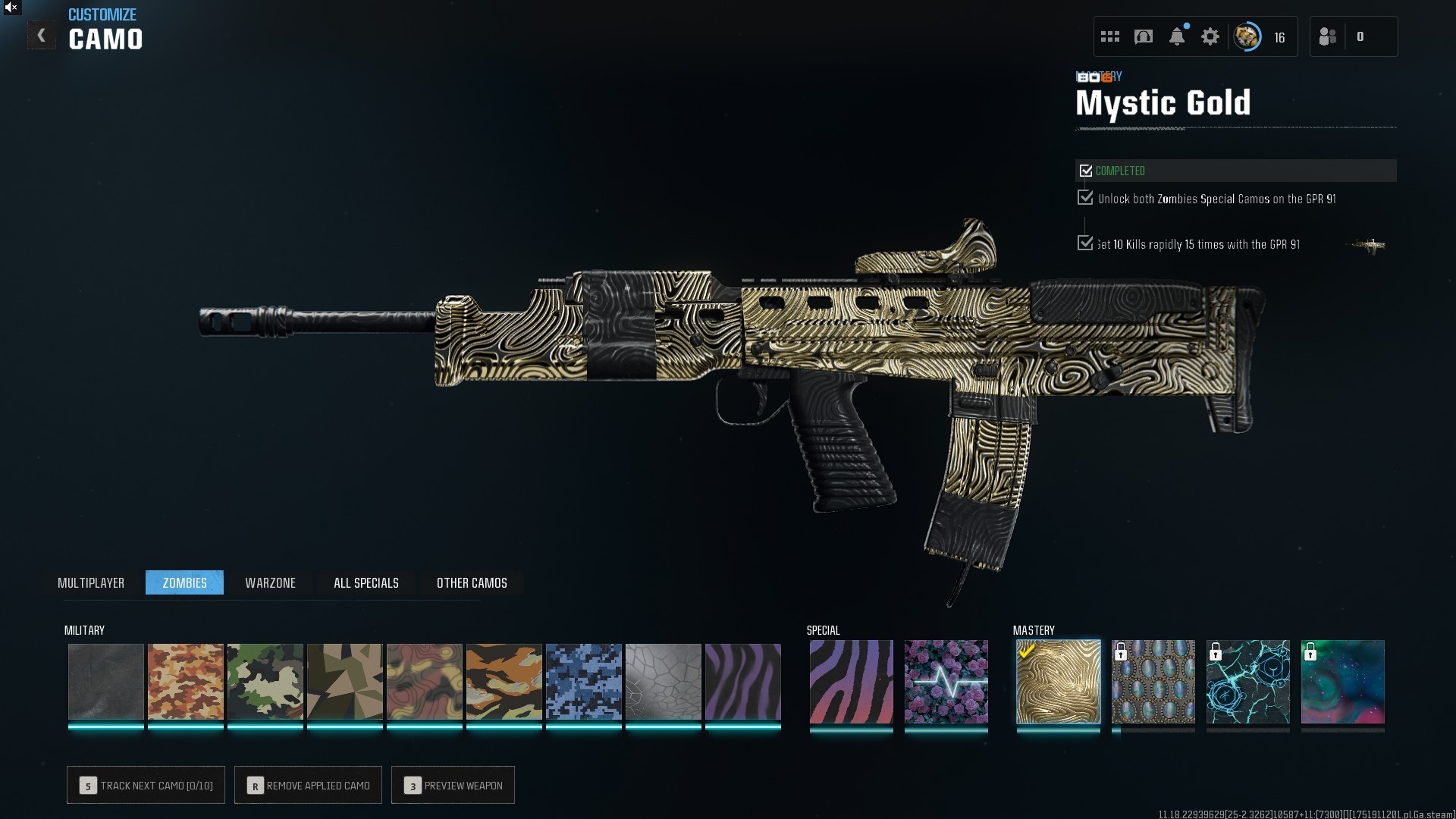Select the Mystic Gold mastery camo

[1058, 681]
